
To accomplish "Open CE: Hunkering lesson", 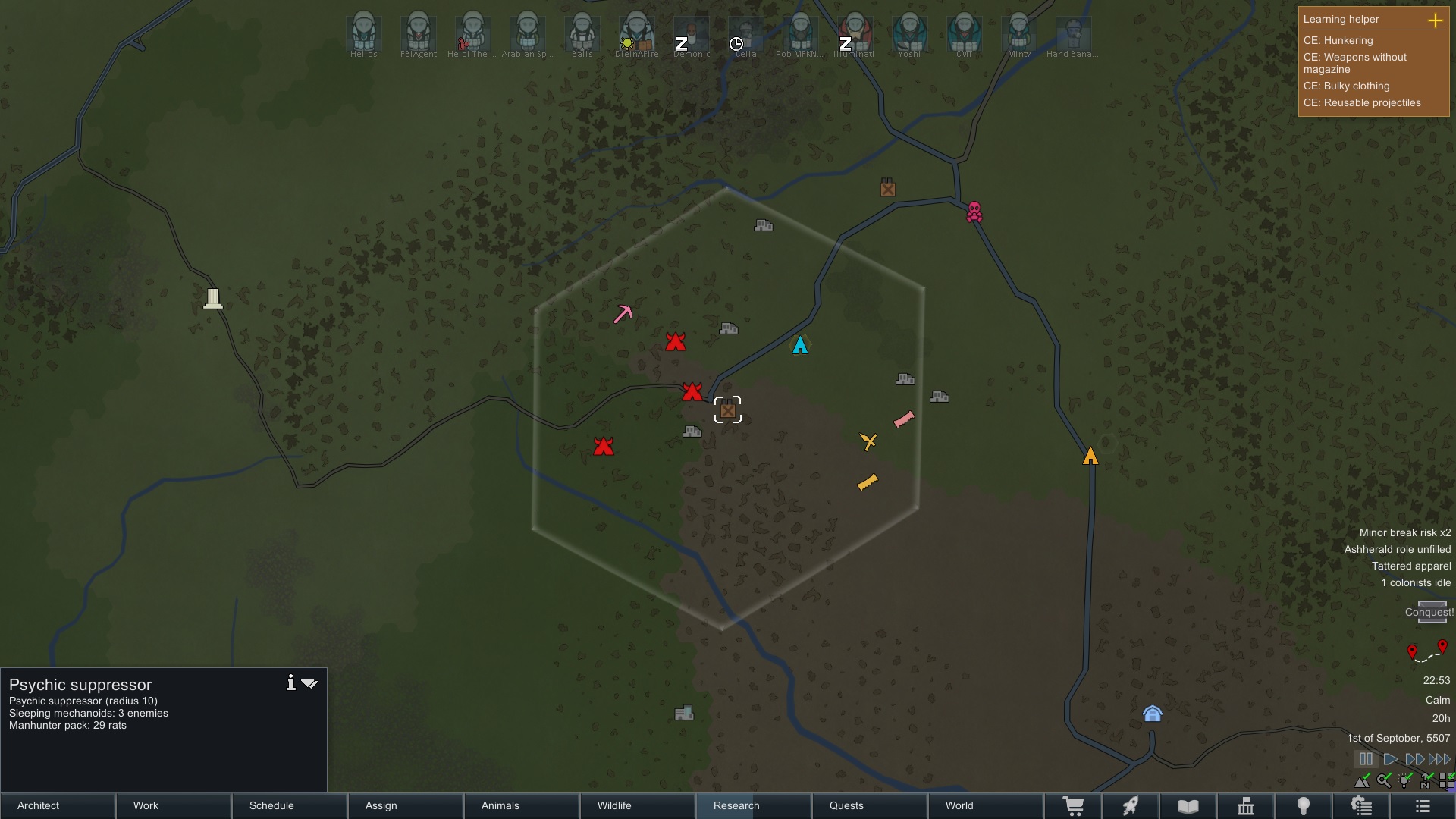I will pyautogui.click(x=1338, y=40).
